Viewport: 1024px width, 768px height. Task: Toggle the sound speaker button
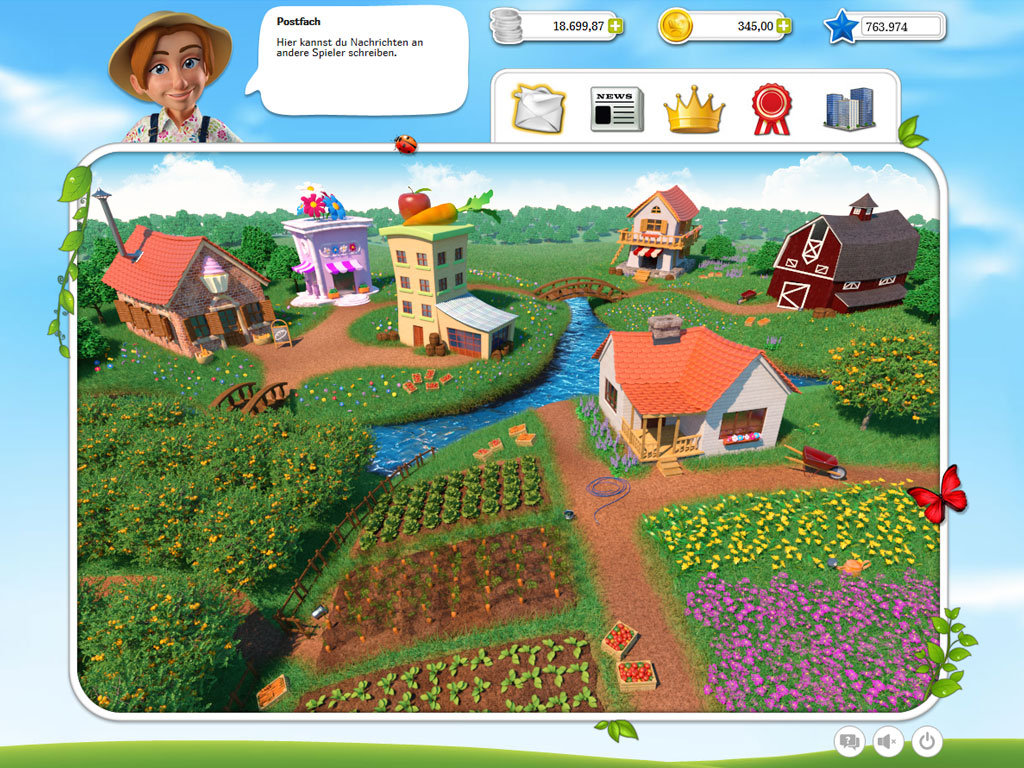pyautogui.click(x=888, y=741)
